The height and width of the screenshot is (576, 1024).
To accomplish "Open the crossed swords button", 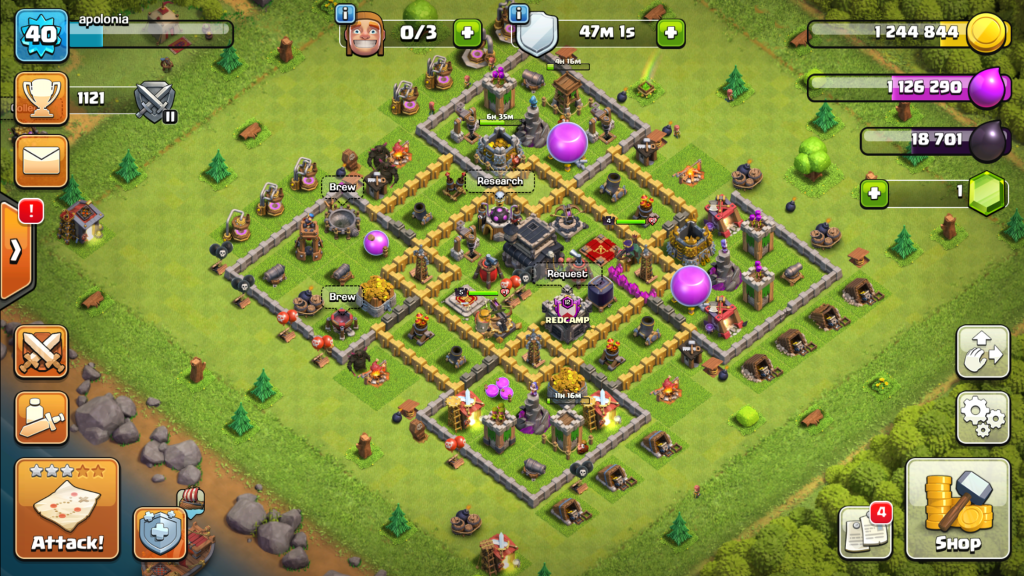I will tap(41, 352).
